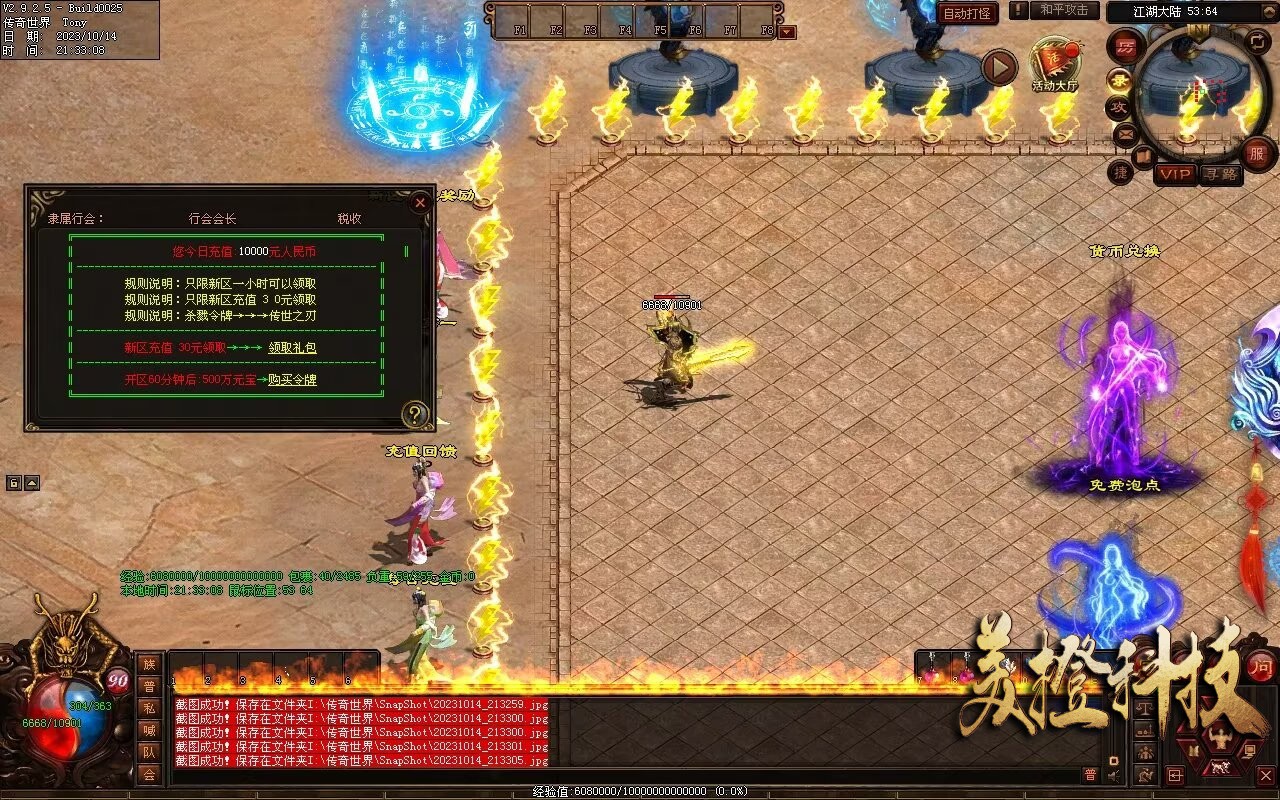Click the round play arrow button

tap(998, 67)
